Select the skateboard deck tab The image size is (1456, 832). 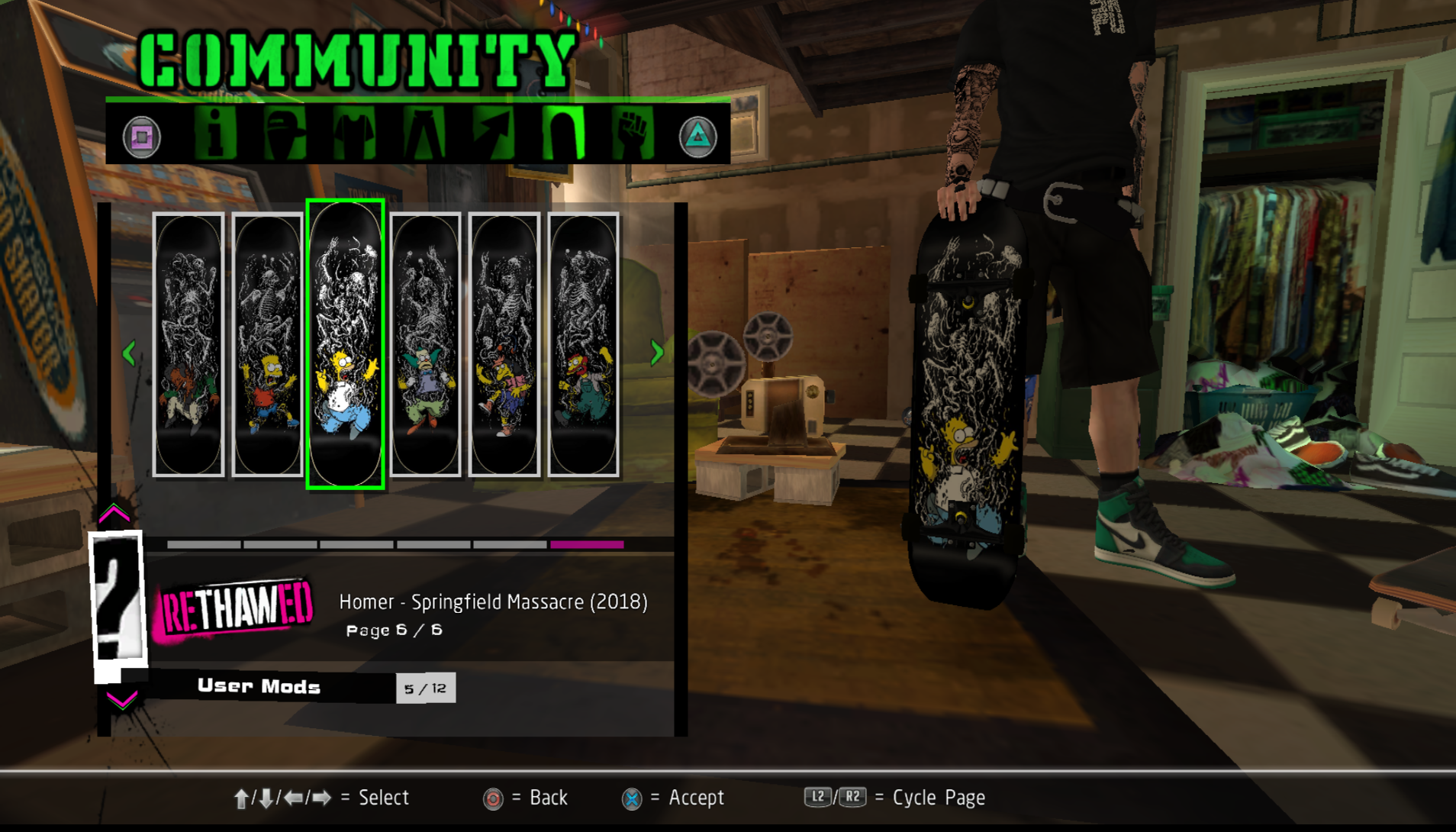(563, 134)
